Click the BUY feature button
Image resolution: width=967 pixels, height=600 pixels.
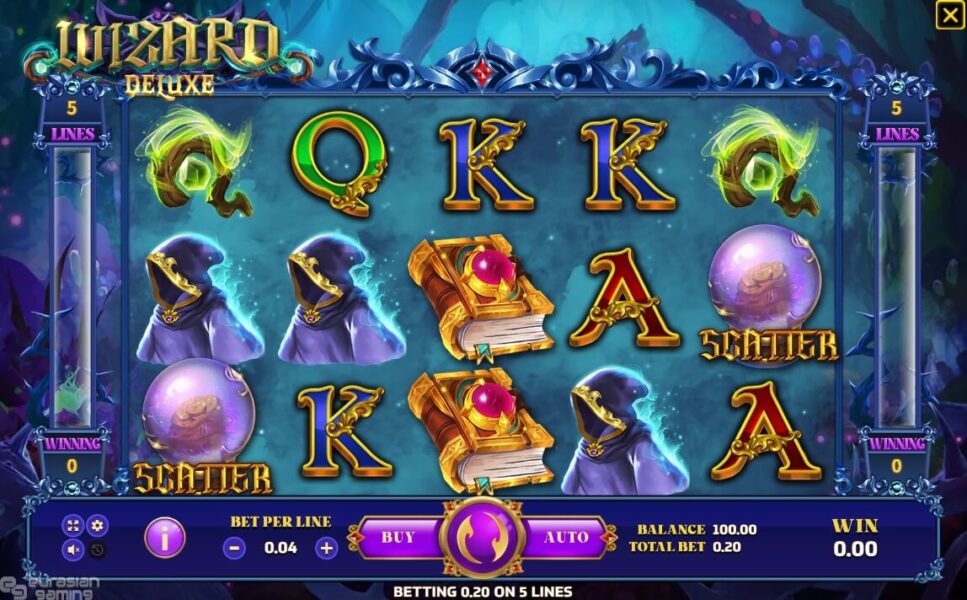[398, 538]
